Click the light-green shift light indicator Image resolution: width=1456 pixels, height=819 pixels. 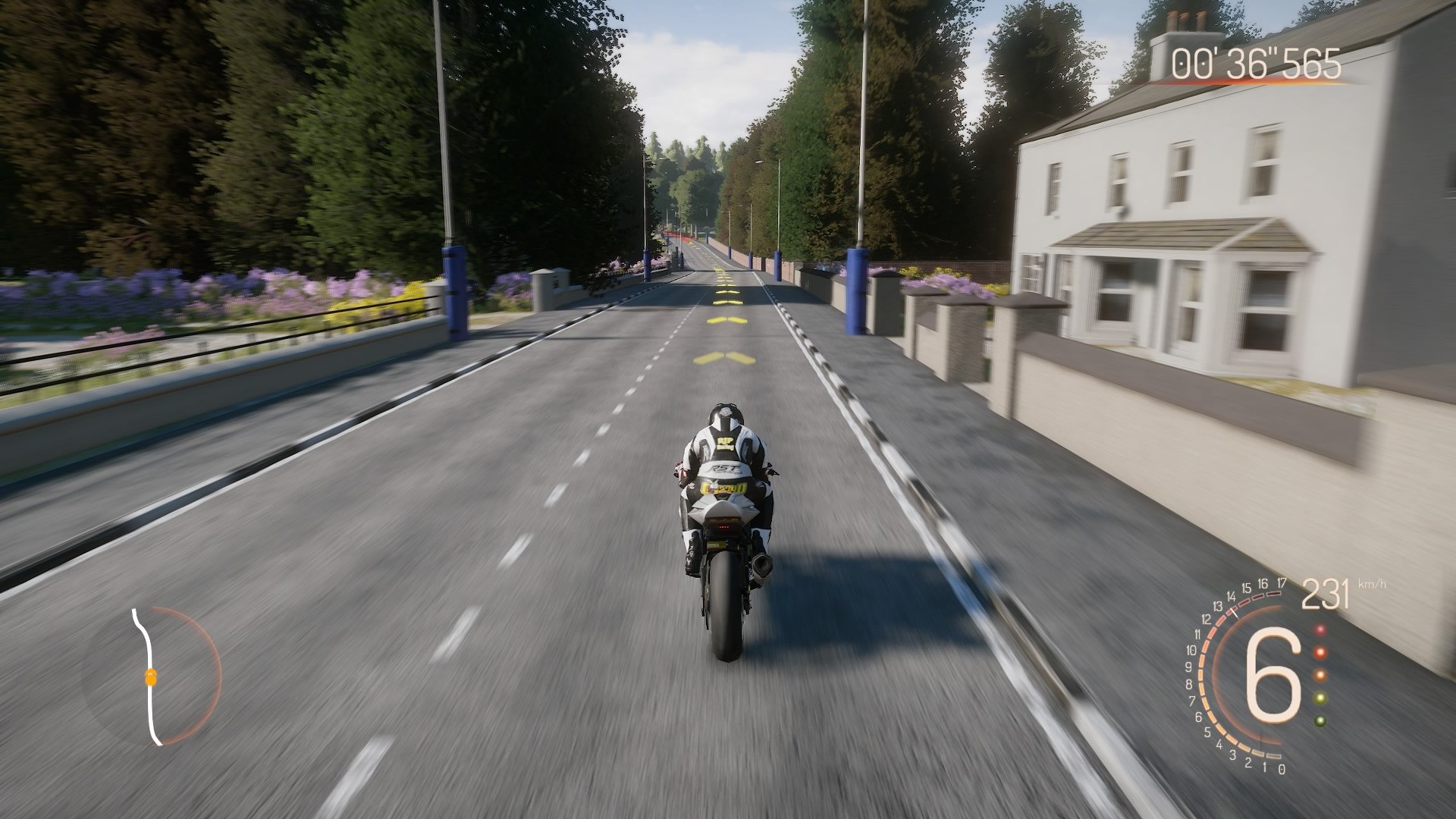[x=1320, y=698]
